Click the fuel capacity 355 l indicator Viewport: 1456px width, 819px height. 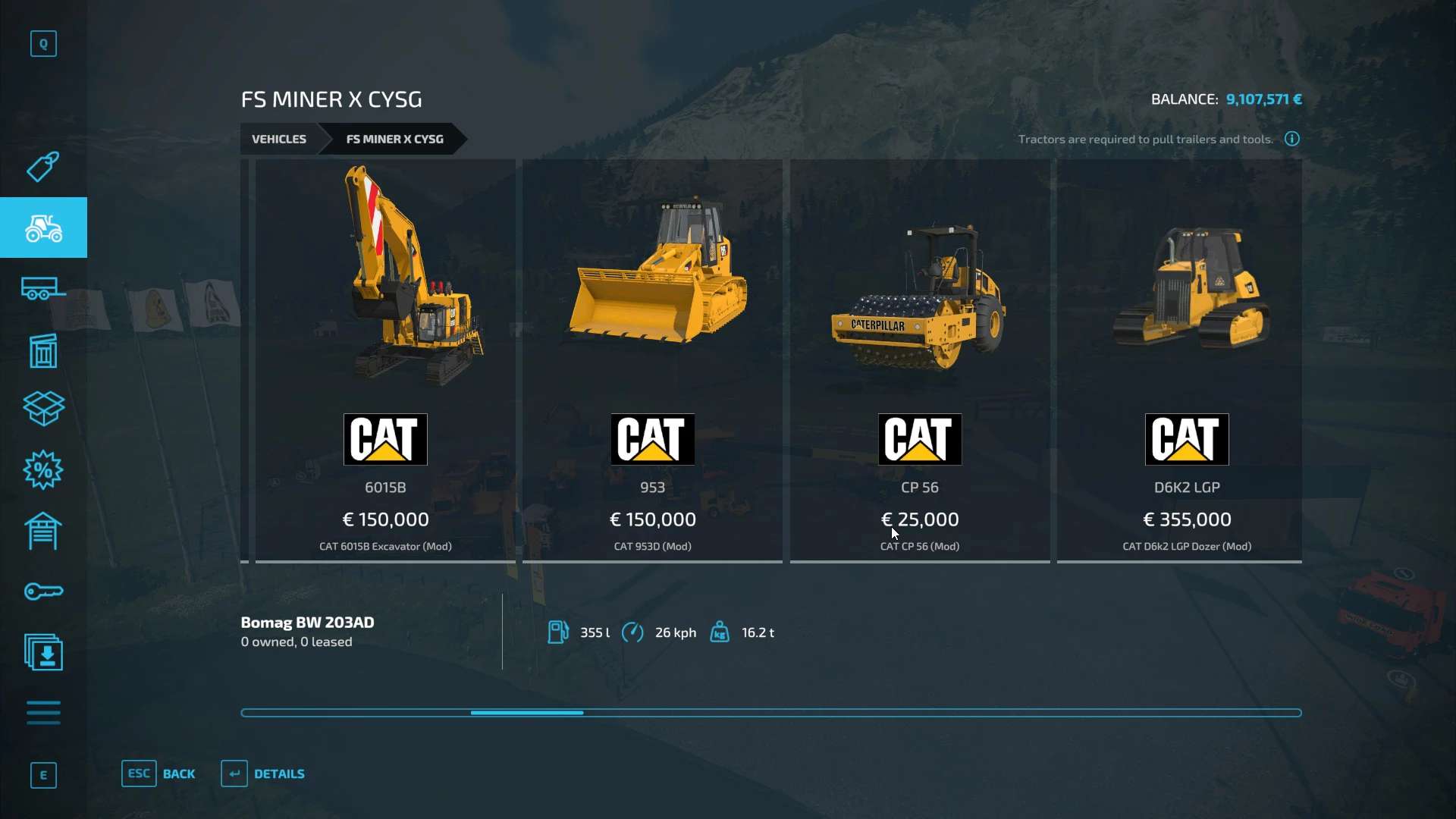[560, 632]
